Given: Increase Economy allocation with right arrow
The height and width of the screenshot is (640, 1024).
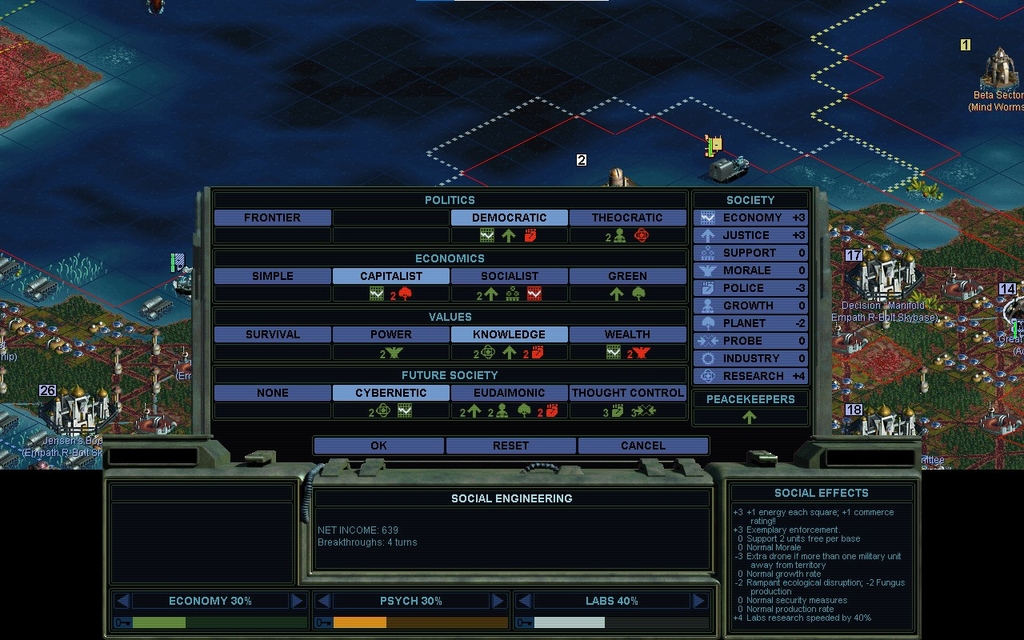Looking at the screenshot, I should click(297, 601).
